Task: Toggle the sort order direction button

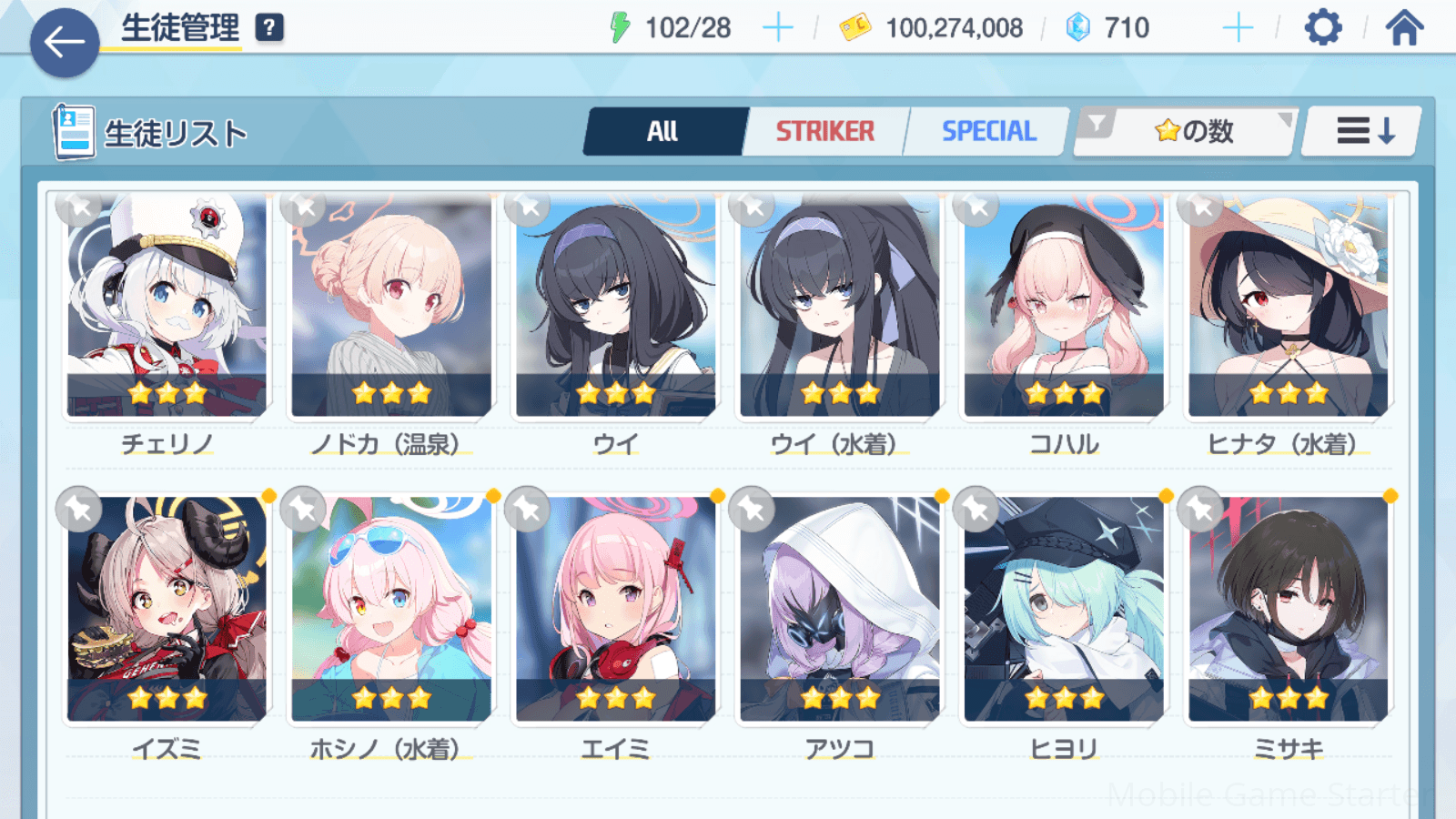Action: [x=1362, y=132]
